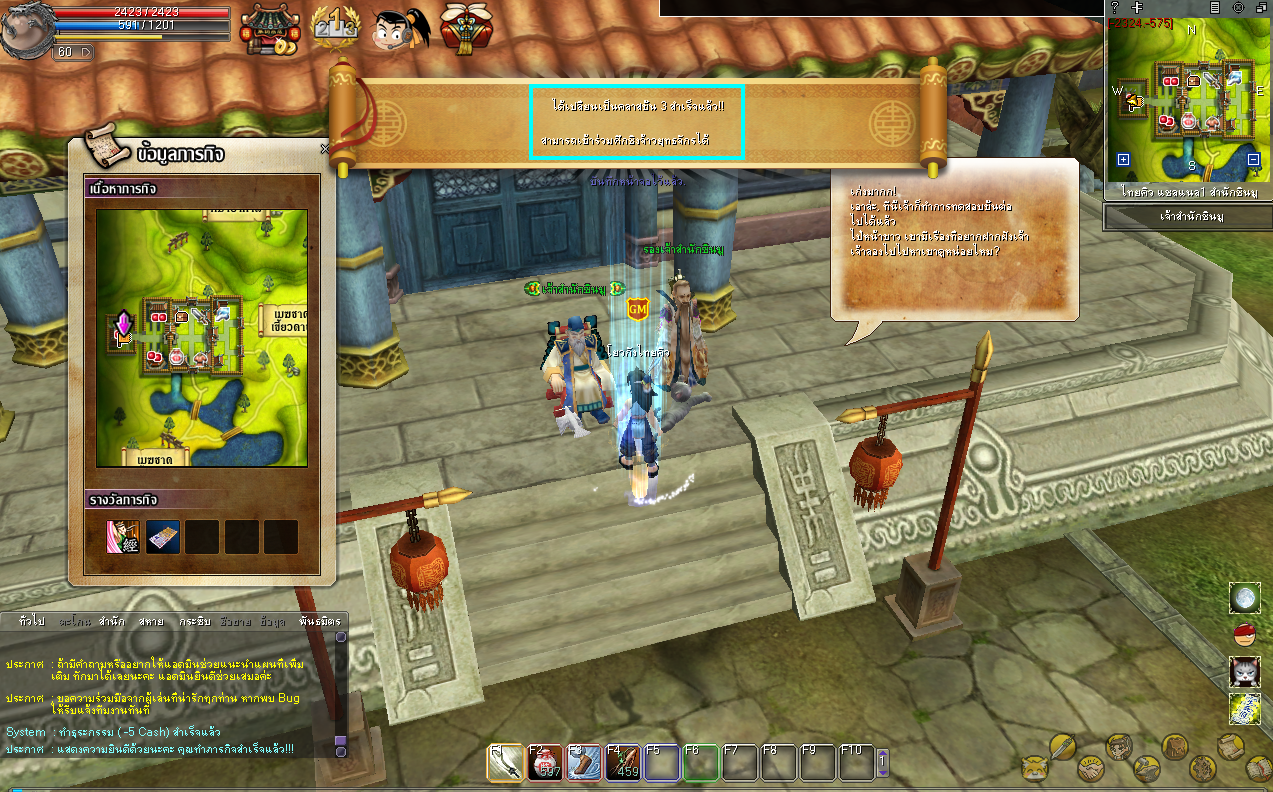Open the sword icon in round menu
This screenshot has width=1273, height=792.
click(1061, 746)
